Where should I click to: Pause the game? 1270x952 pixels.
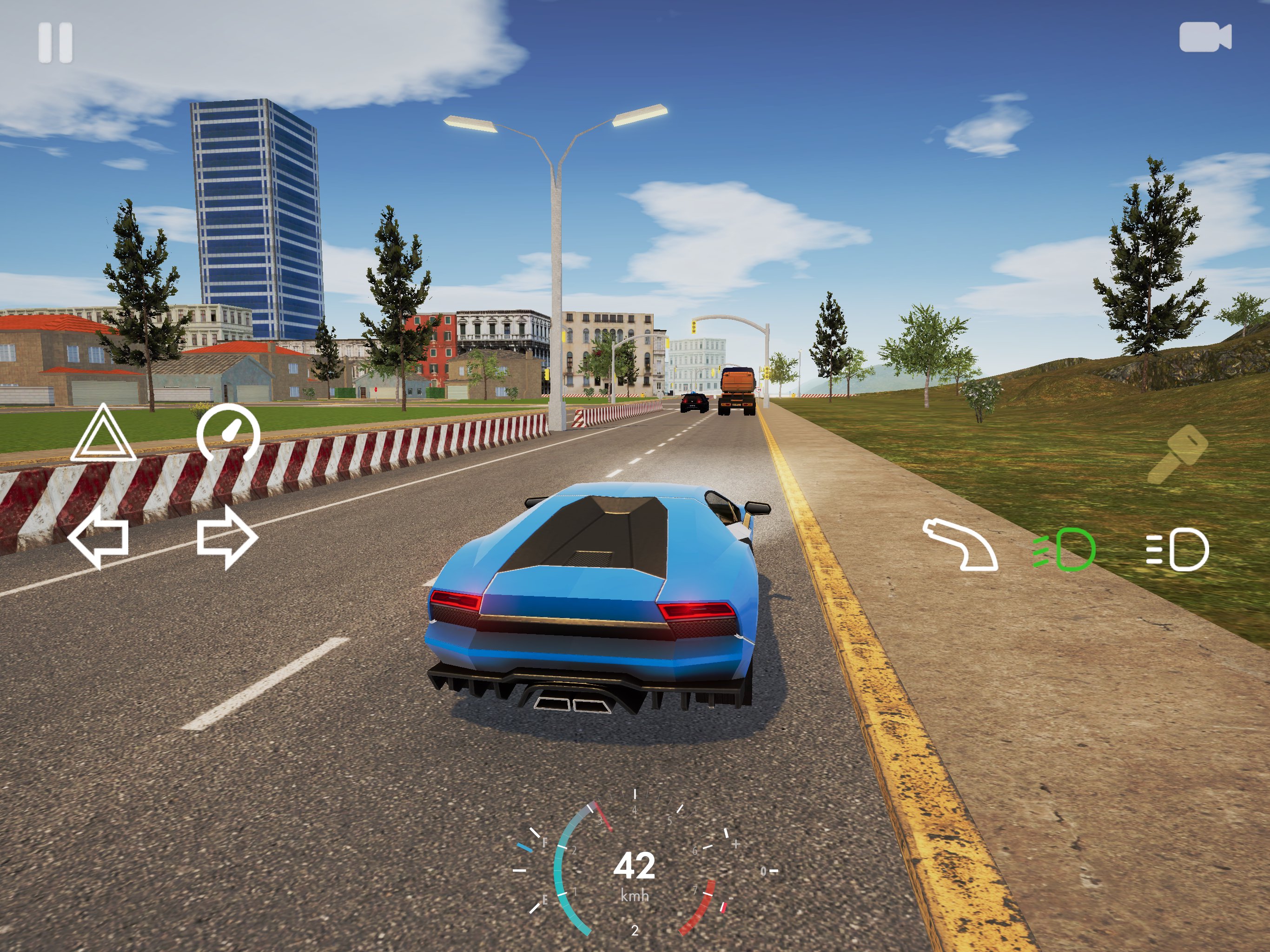55,42
